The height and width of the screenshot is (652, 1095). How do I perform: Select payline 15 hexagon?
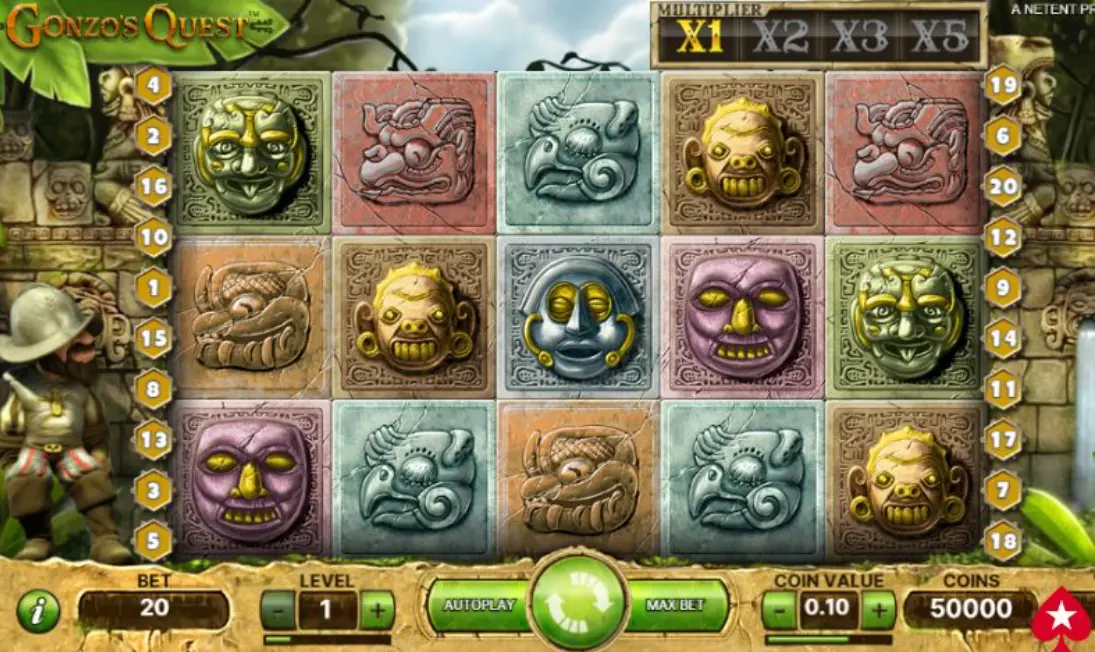point(154,338)
